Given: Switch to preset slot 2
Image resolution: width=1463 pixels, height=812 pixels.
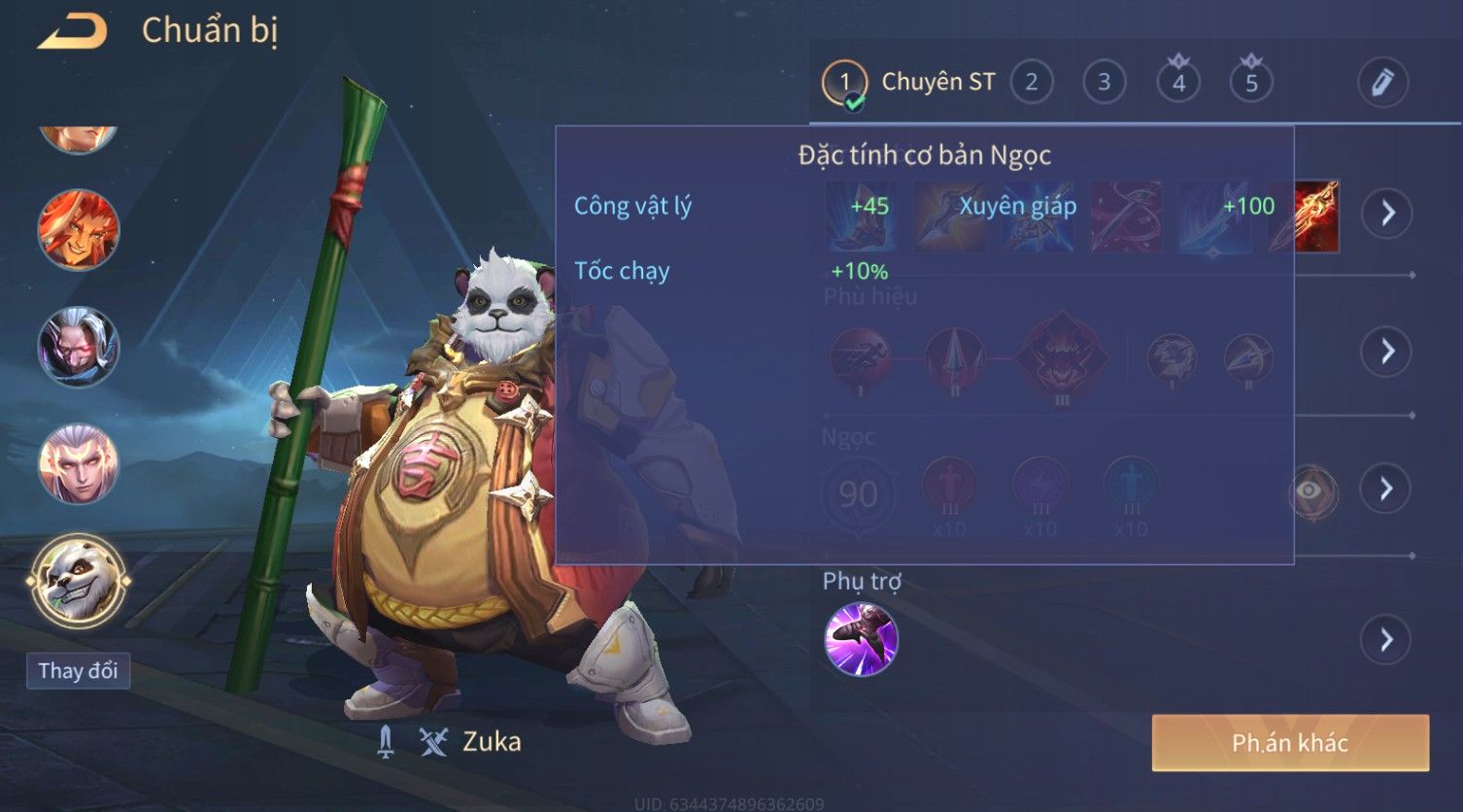Looking at the screenshot, I should (x=1031, y=83).
